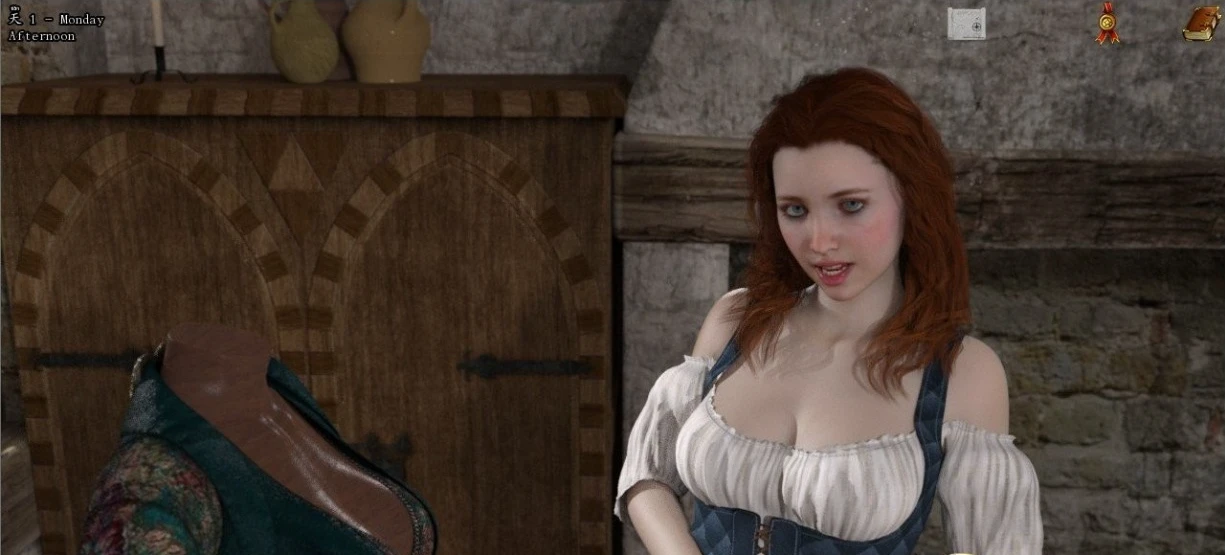Screen dimensions: 1225x555
Task: Click the gold medal ribbon icon
Action: coord(1106,23)
